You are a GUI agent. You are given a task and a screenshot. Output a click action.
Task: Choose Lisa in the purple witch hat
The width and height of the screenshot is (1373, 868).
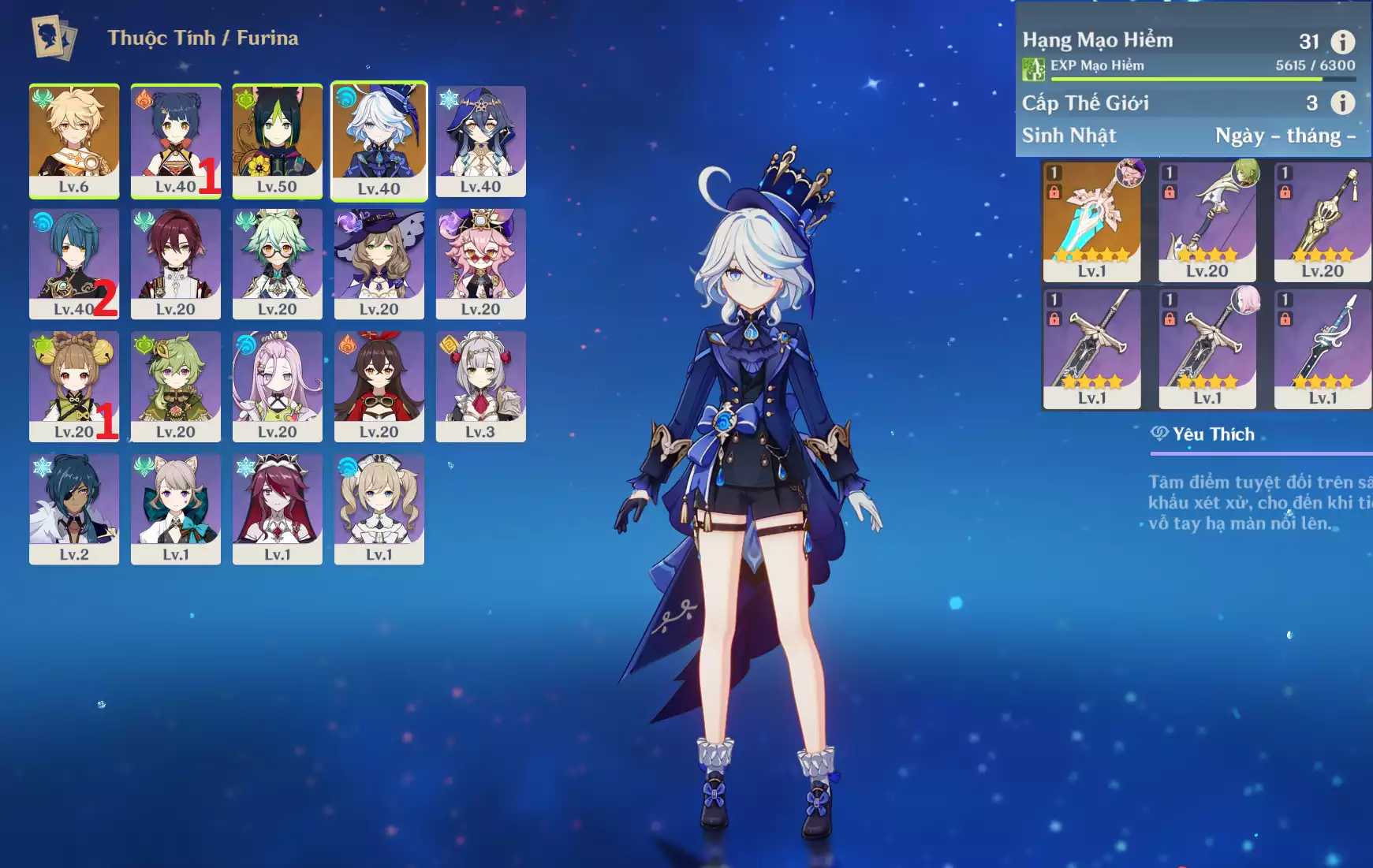click(x=379, y=263)
